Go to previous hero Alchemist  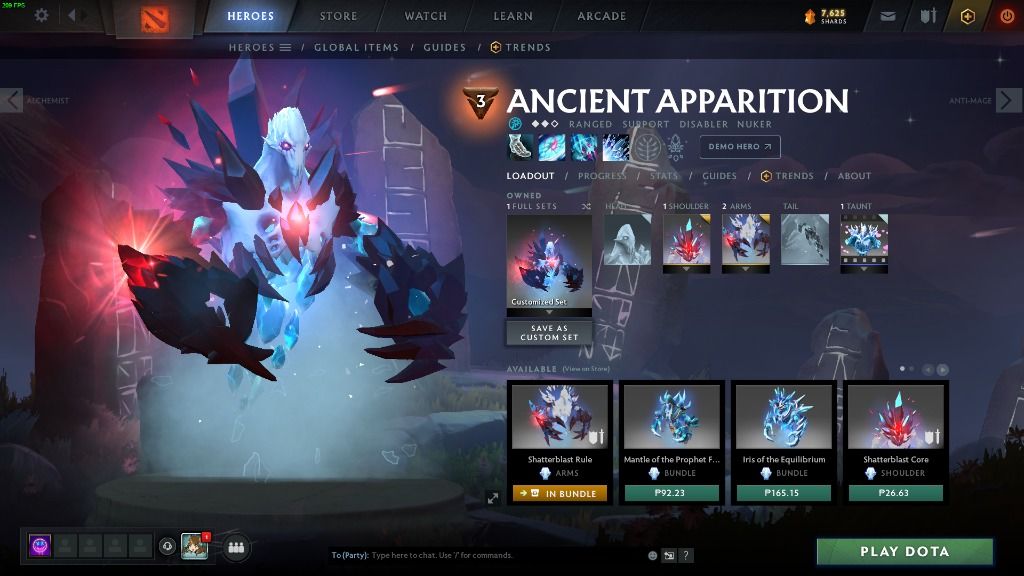[x=12, y=100]
